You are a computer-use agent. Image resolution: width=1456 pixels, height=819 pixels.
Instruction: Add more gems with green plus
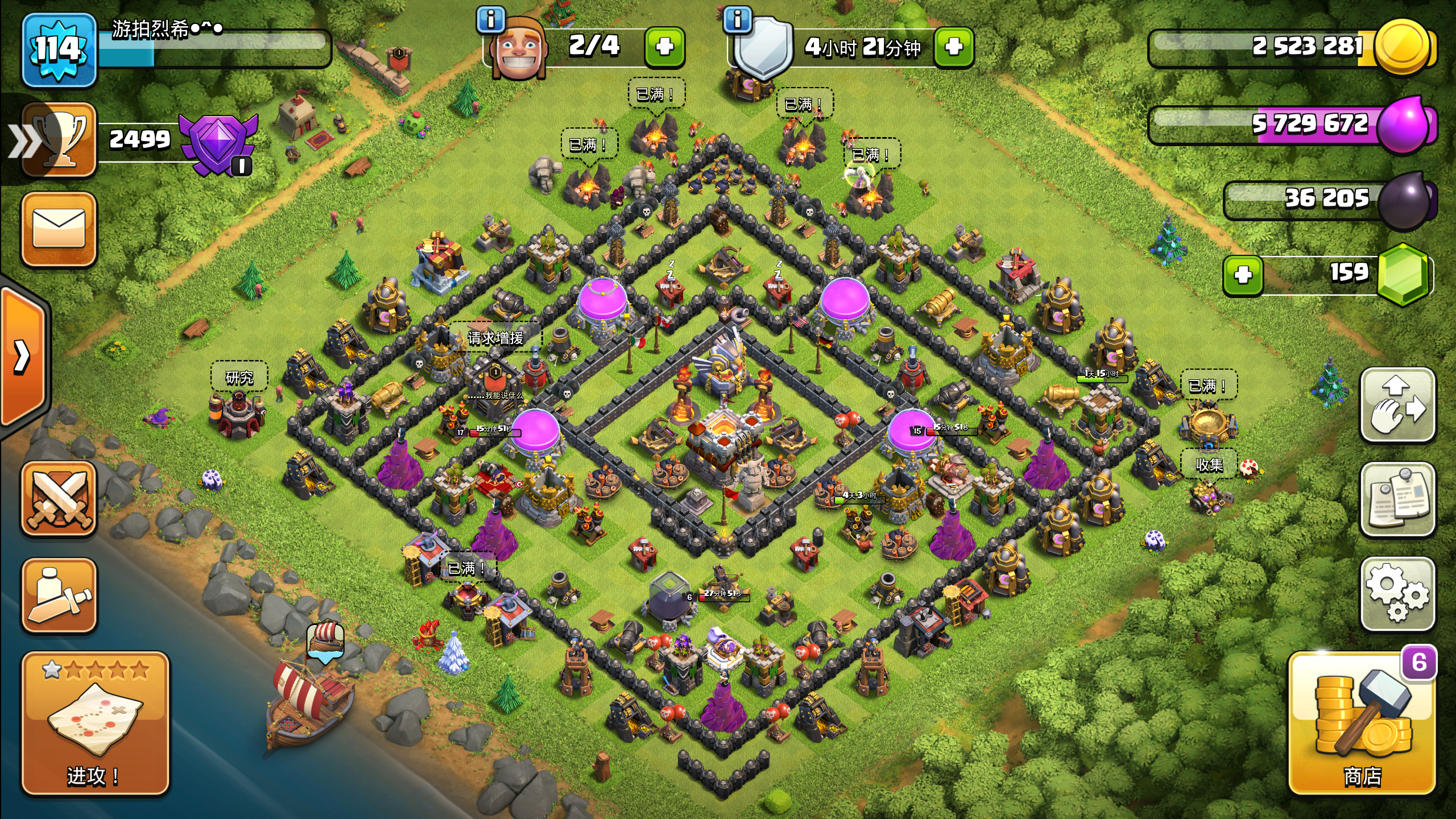coord(1243,275)
